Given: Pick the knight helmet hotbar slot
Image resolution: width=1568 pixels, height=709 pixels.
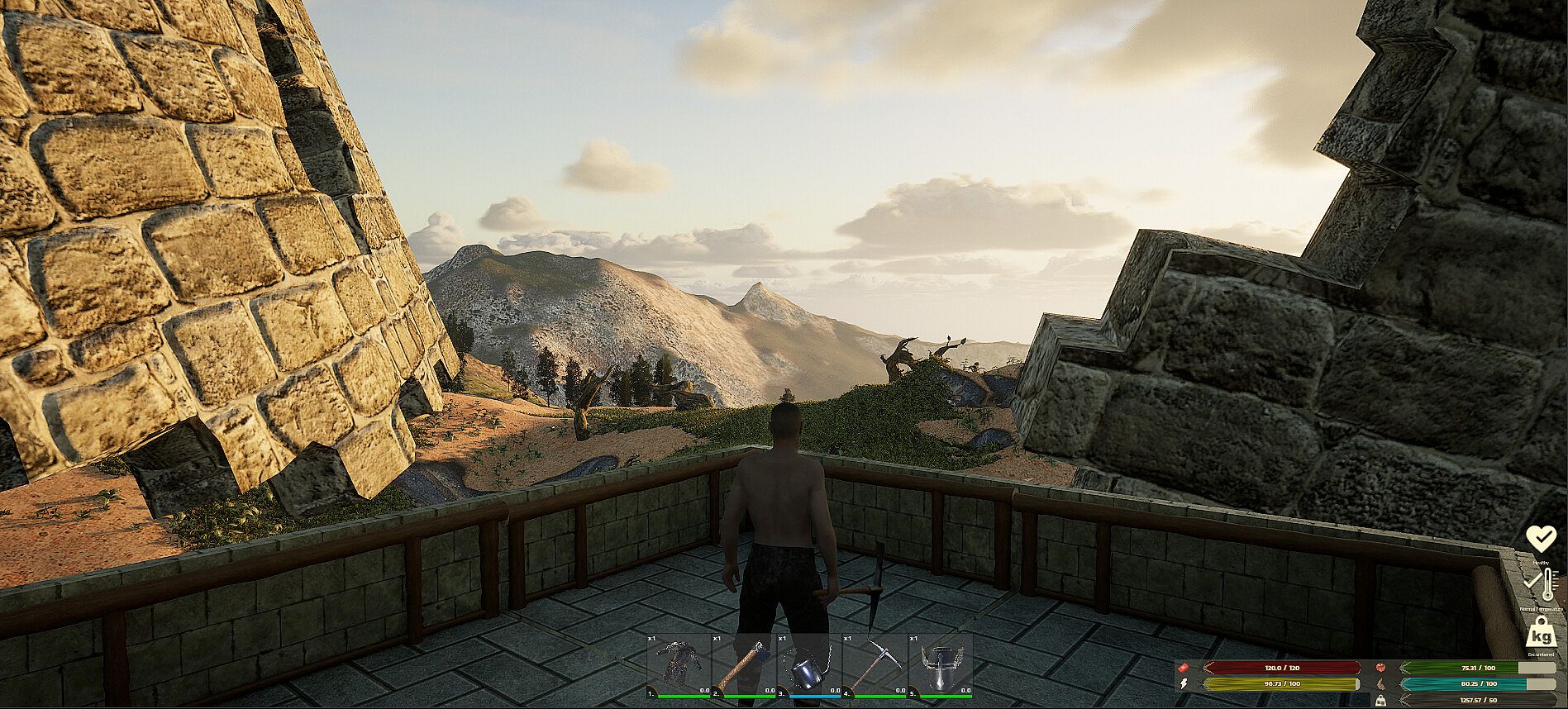Looking at the screenshot, I should click(x=940, y=665).
